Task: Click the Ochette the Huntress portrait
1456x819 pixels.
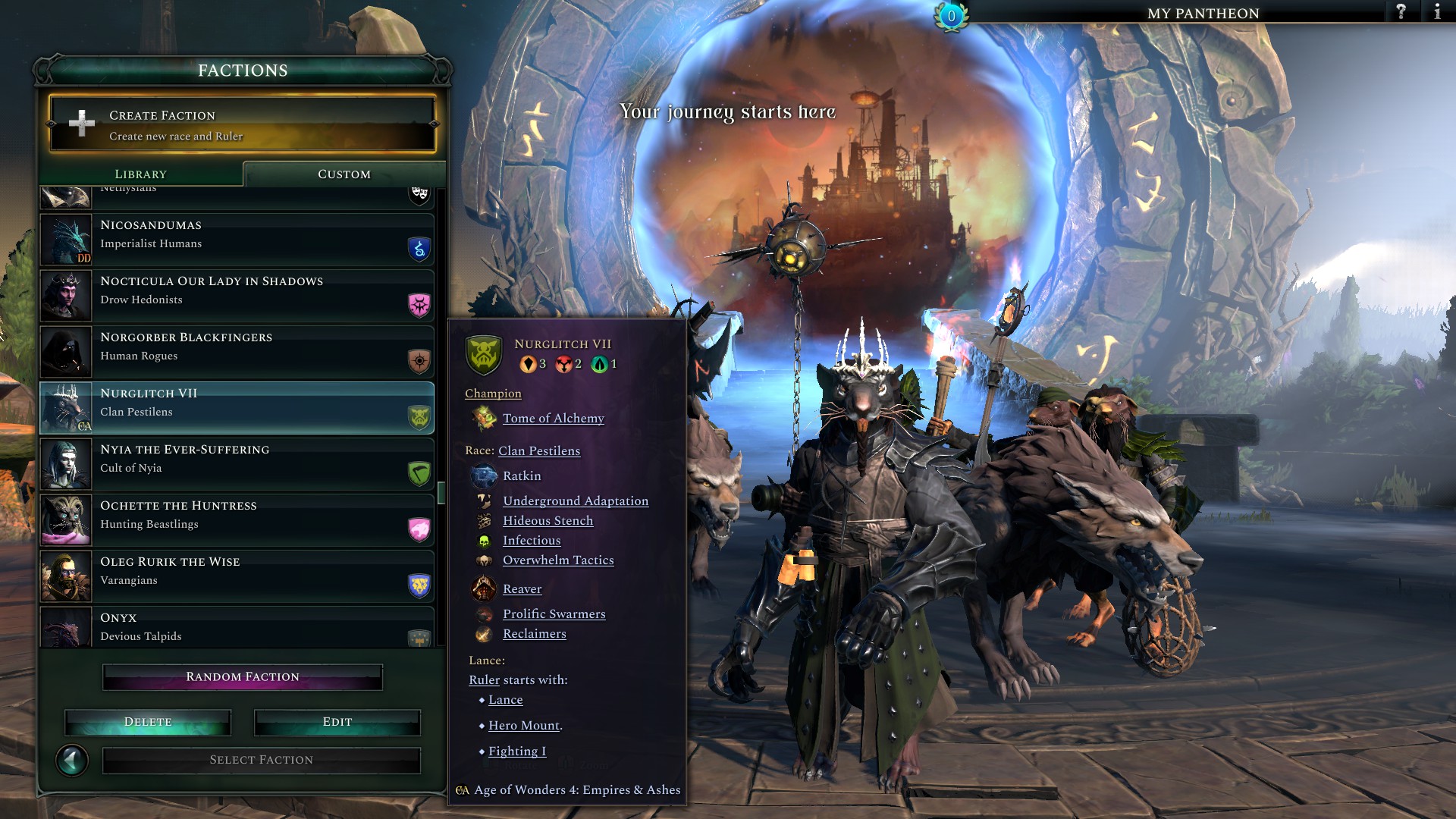Action: (x=65, y=520)
